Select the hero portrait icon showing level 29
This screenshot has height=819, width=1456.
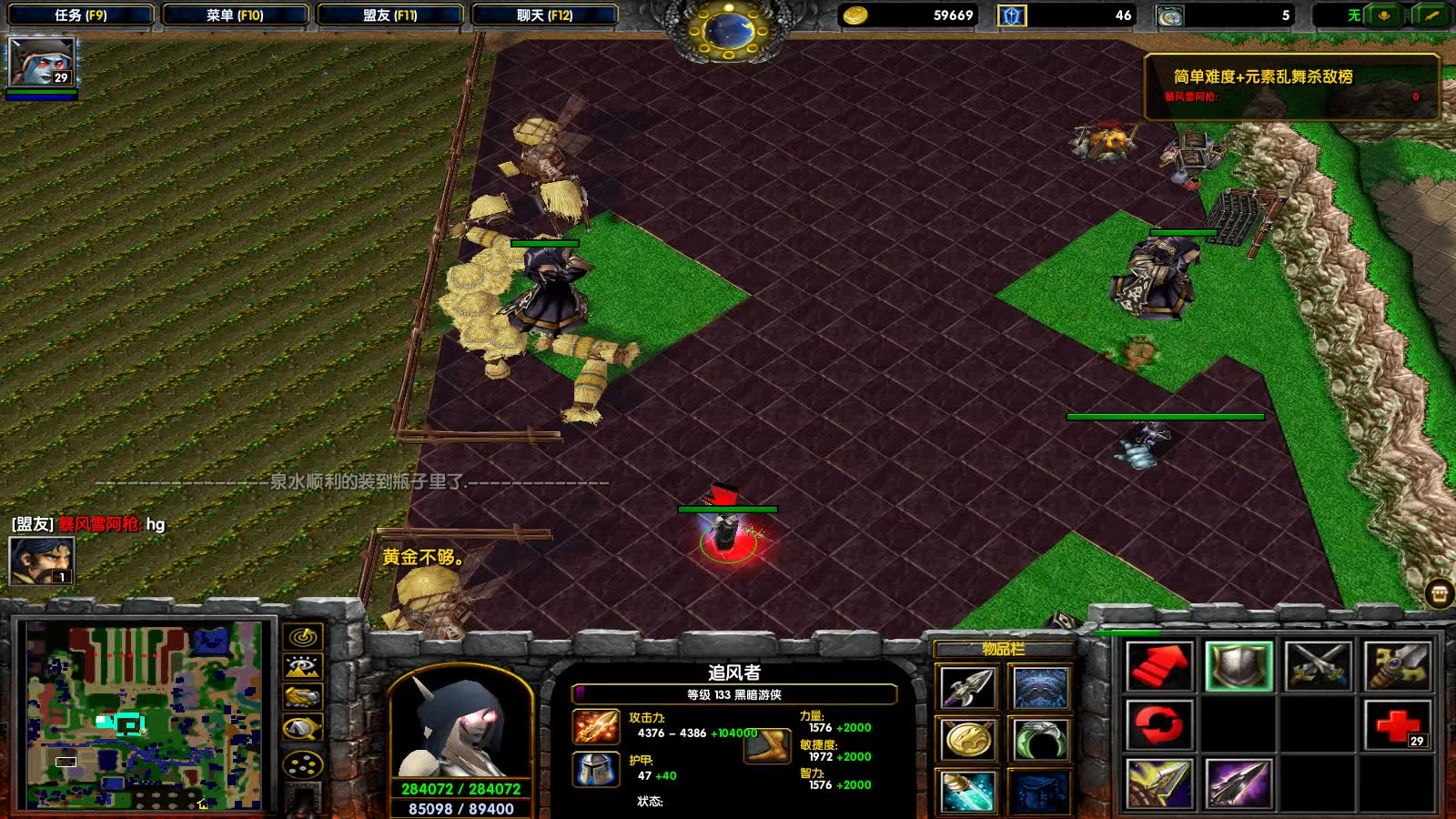[41, 63]
